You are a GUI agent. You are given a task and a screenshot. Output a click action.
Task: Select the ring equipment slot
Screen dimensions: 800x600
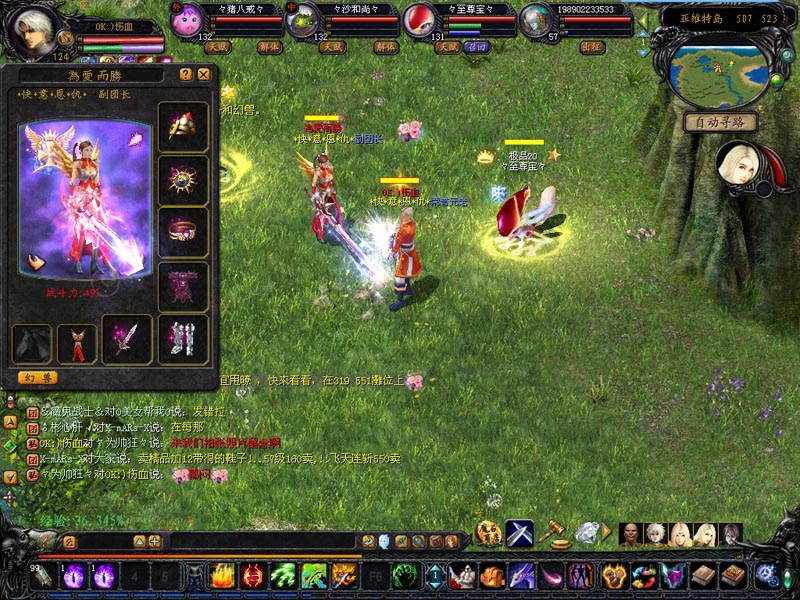(x=183, y=233)
